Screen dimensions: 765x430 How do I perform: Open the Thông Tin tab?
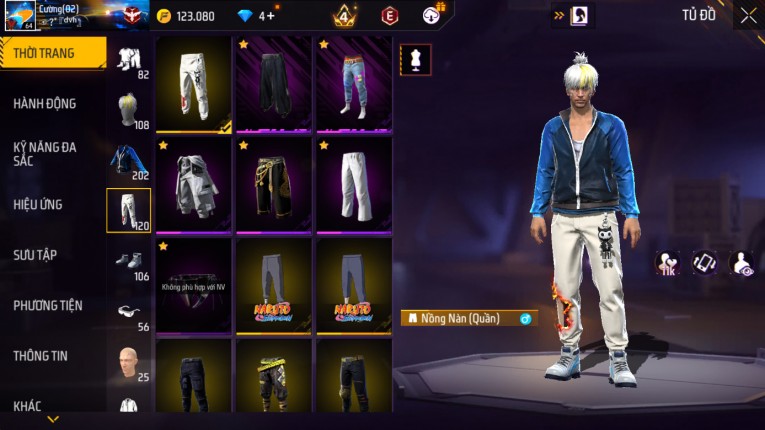tap(41, 356)
